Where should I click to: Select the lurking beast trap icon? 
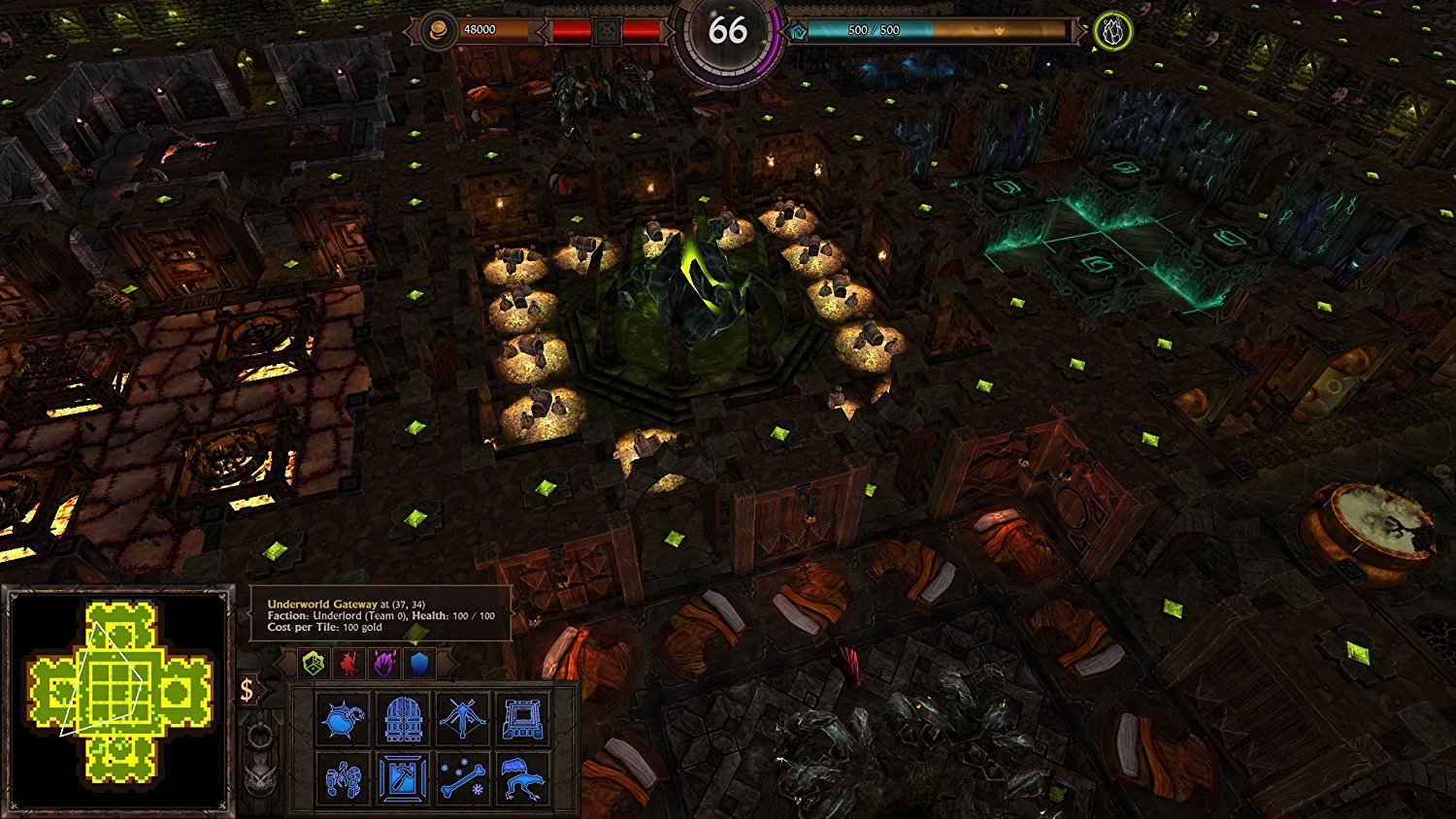(522, 778)
